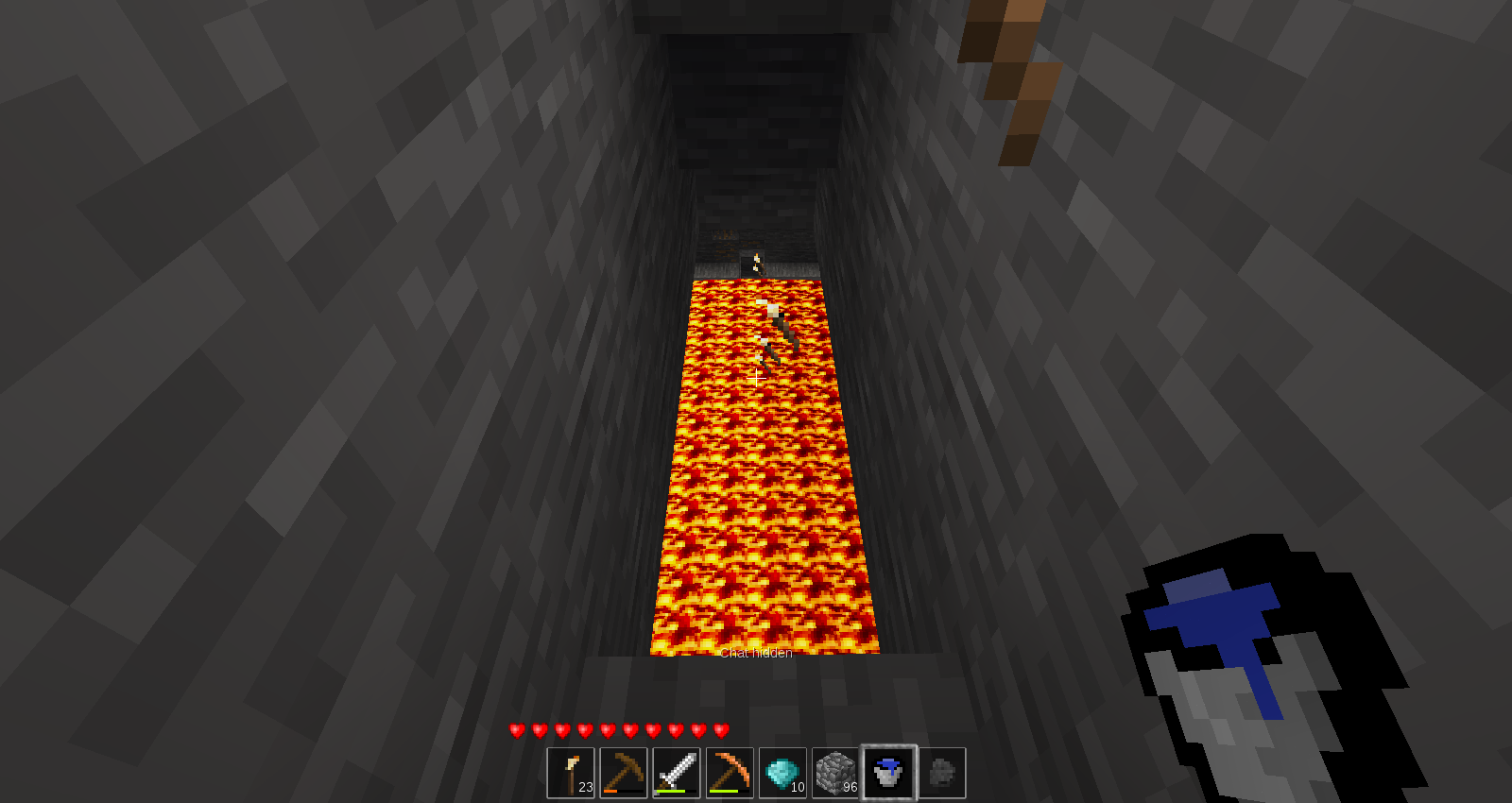This screenshot has height=803, width=1512.
Task: Click the rightmost heart in the health bar
Action: tap(718, 729)
